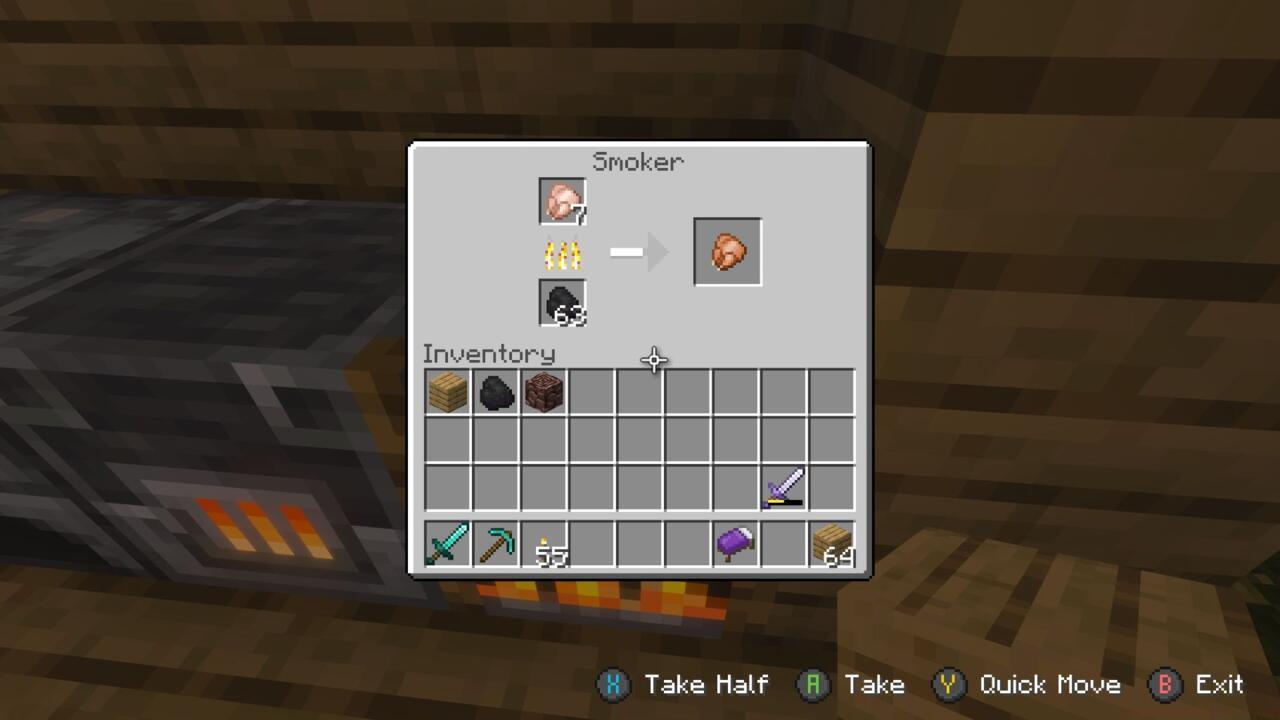Grab the stack of 64 oak planks
This screenshot has width=1280, height=720.
(x=832, y=543)
